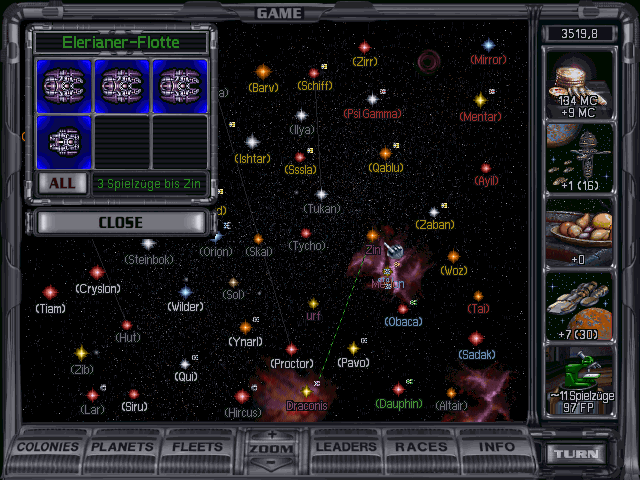Open the Planets list

click(124, 447)
